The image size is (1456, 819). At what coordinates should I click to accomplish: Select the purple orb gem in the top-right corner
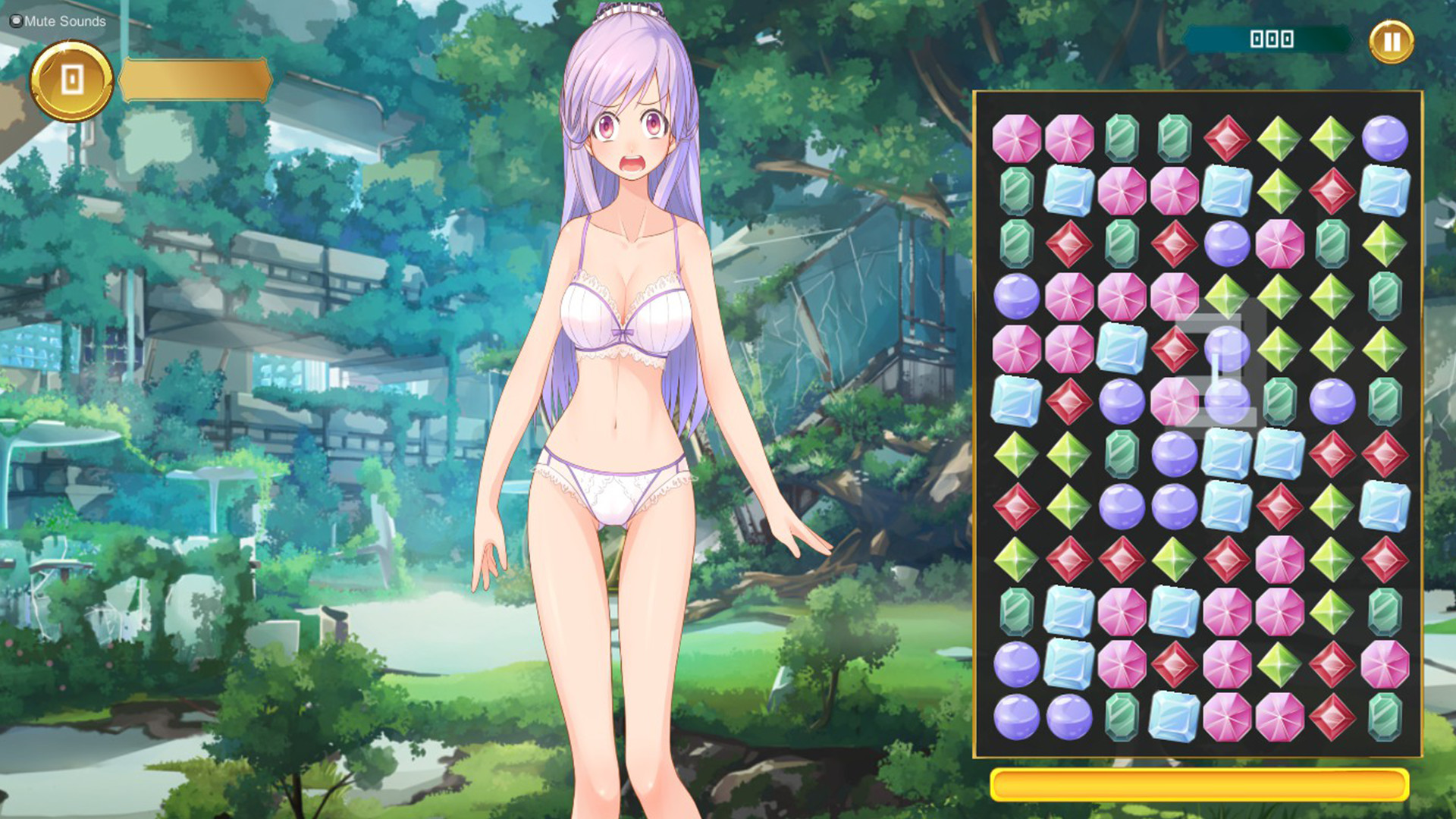[1385, 136]
